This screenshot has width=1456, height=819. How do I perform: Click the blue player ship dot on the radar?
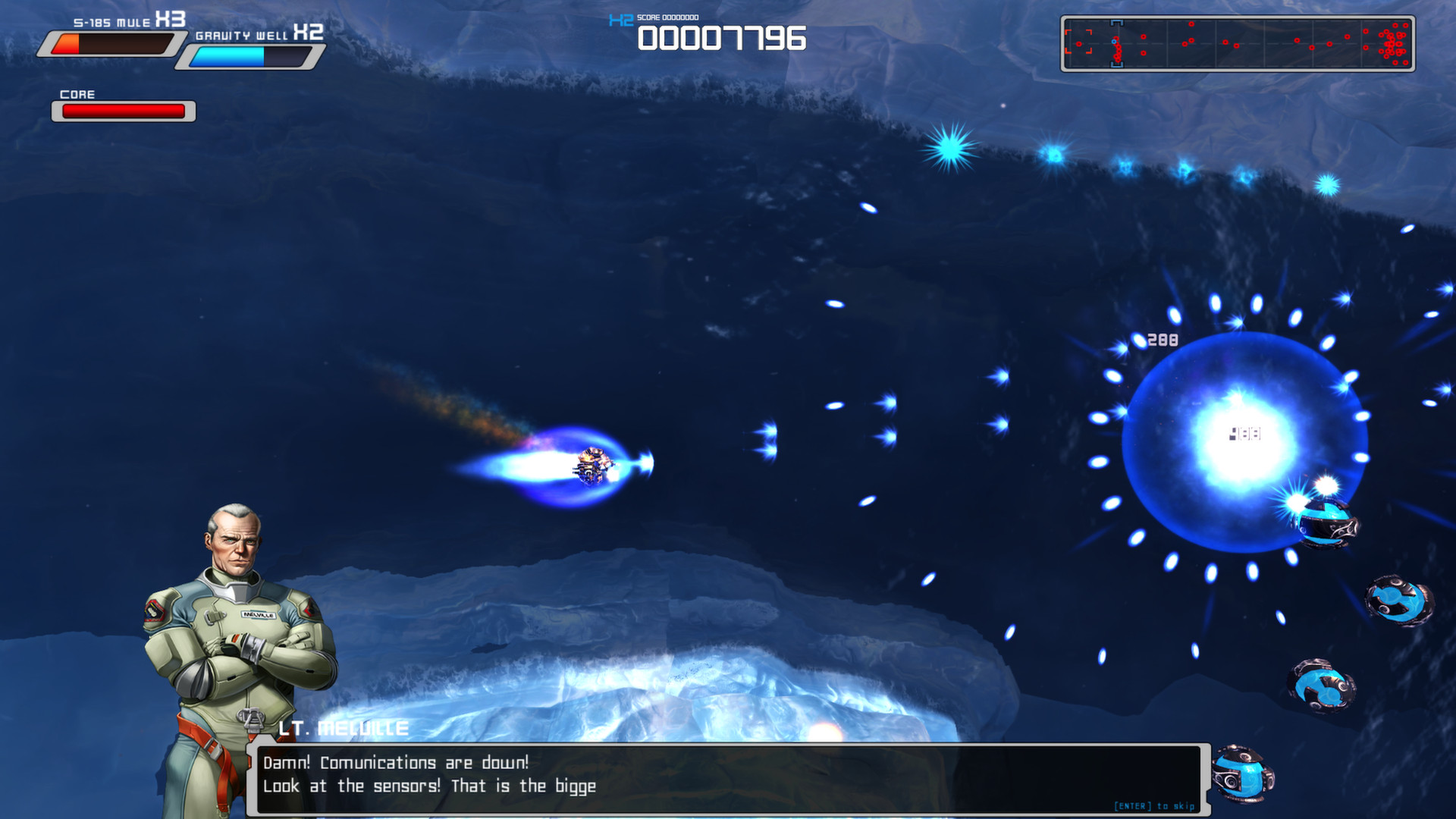point(1116,40)
